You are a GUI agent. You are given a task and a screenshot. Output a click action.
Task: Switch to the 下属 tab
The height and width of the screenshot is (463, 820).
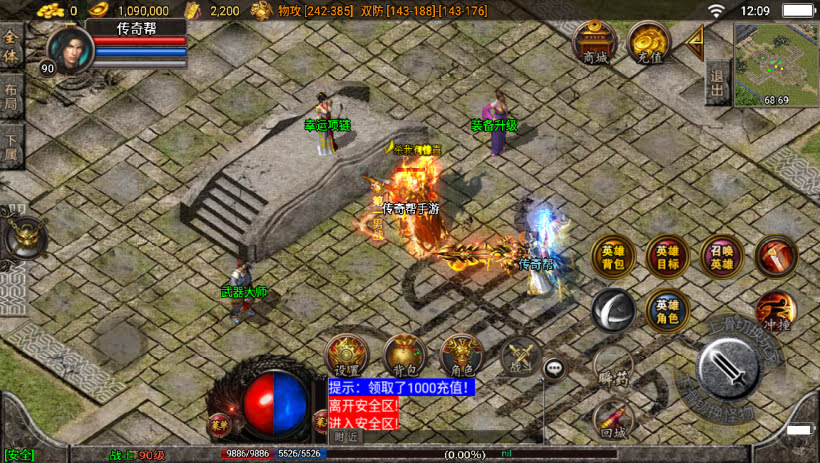click(11, 146)
